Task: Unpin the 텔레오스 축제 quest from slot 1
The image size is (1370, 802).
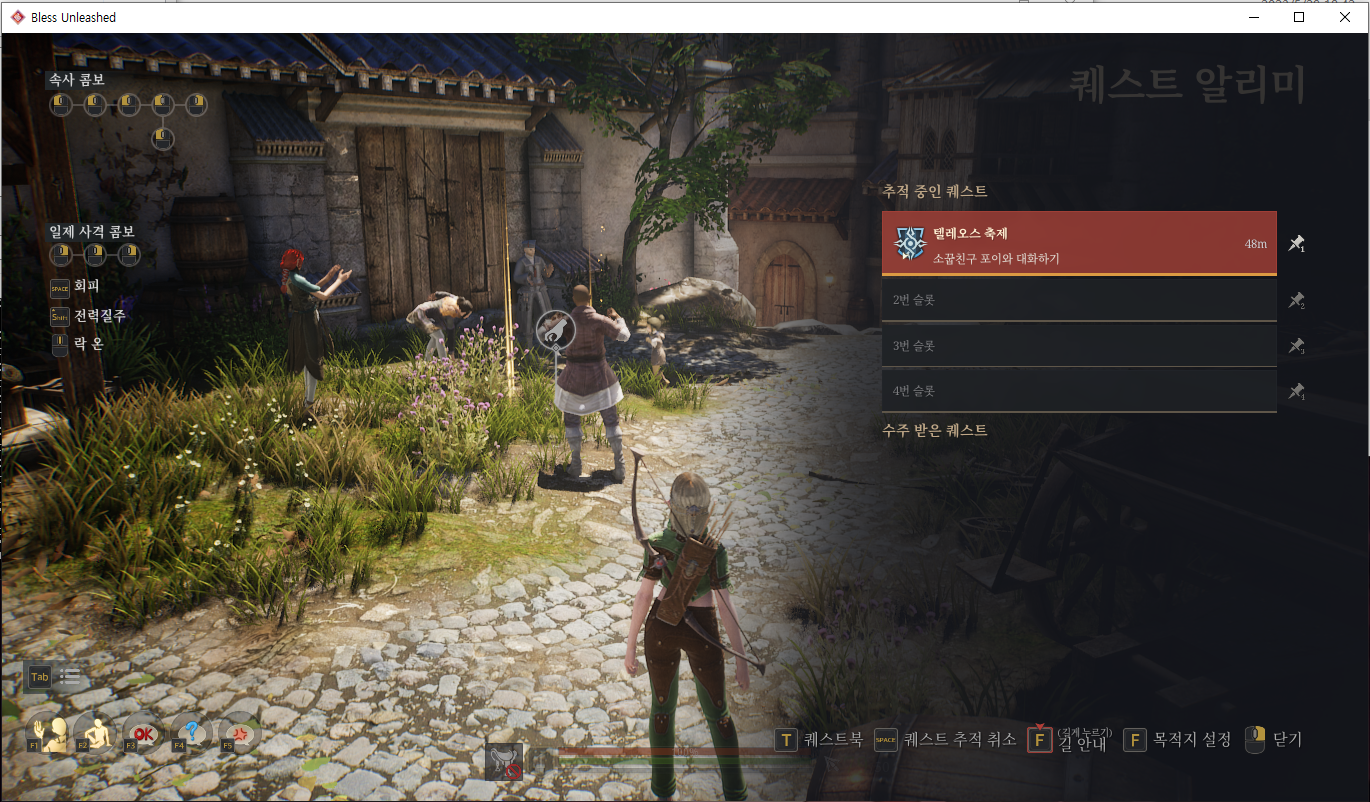Action: (x=1296, y=243)
